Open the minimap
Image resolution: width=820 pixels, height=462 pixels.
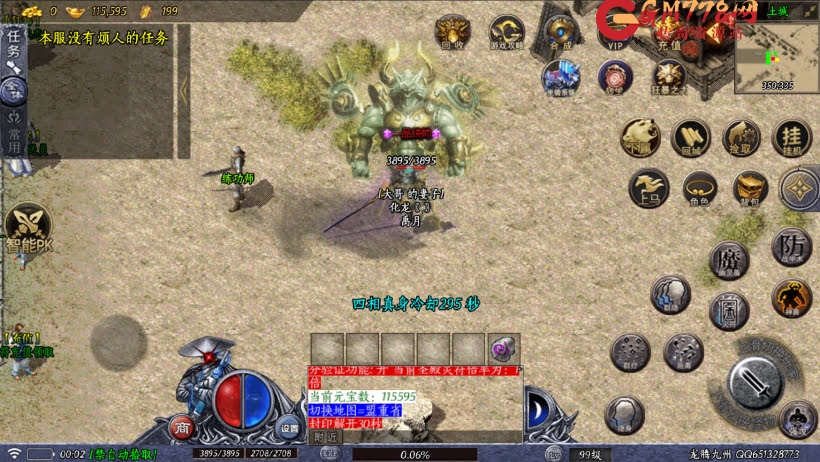(x=777, y=56)
